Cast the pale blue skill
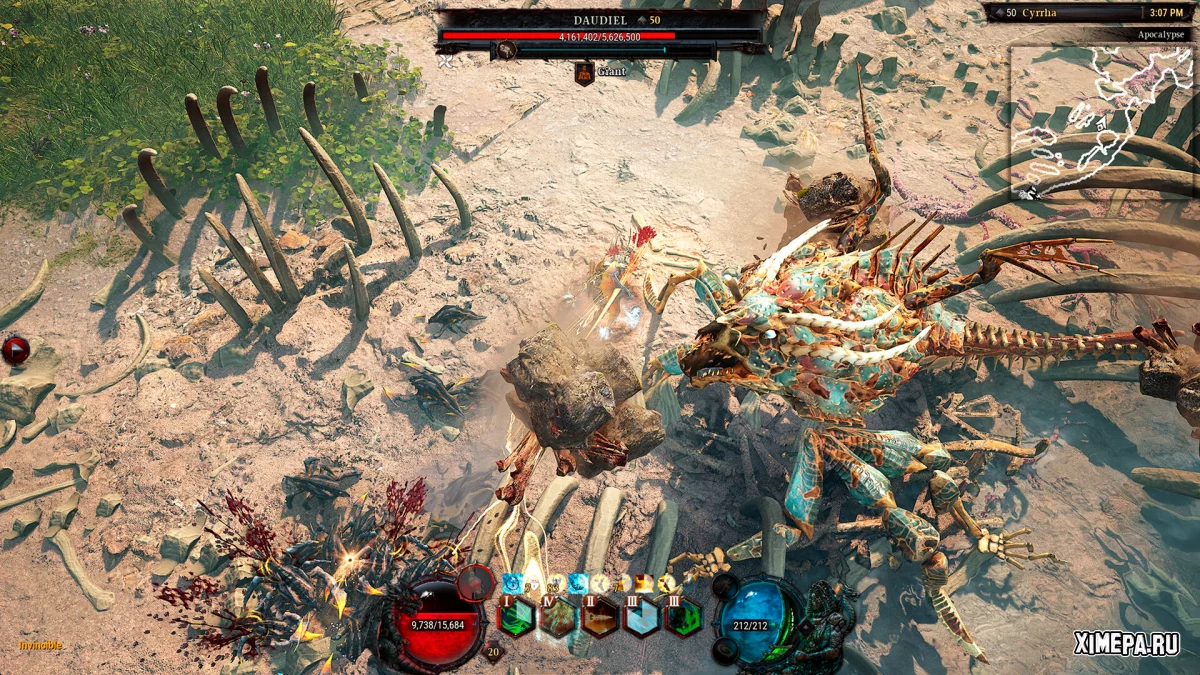 [x=643, y=617]
